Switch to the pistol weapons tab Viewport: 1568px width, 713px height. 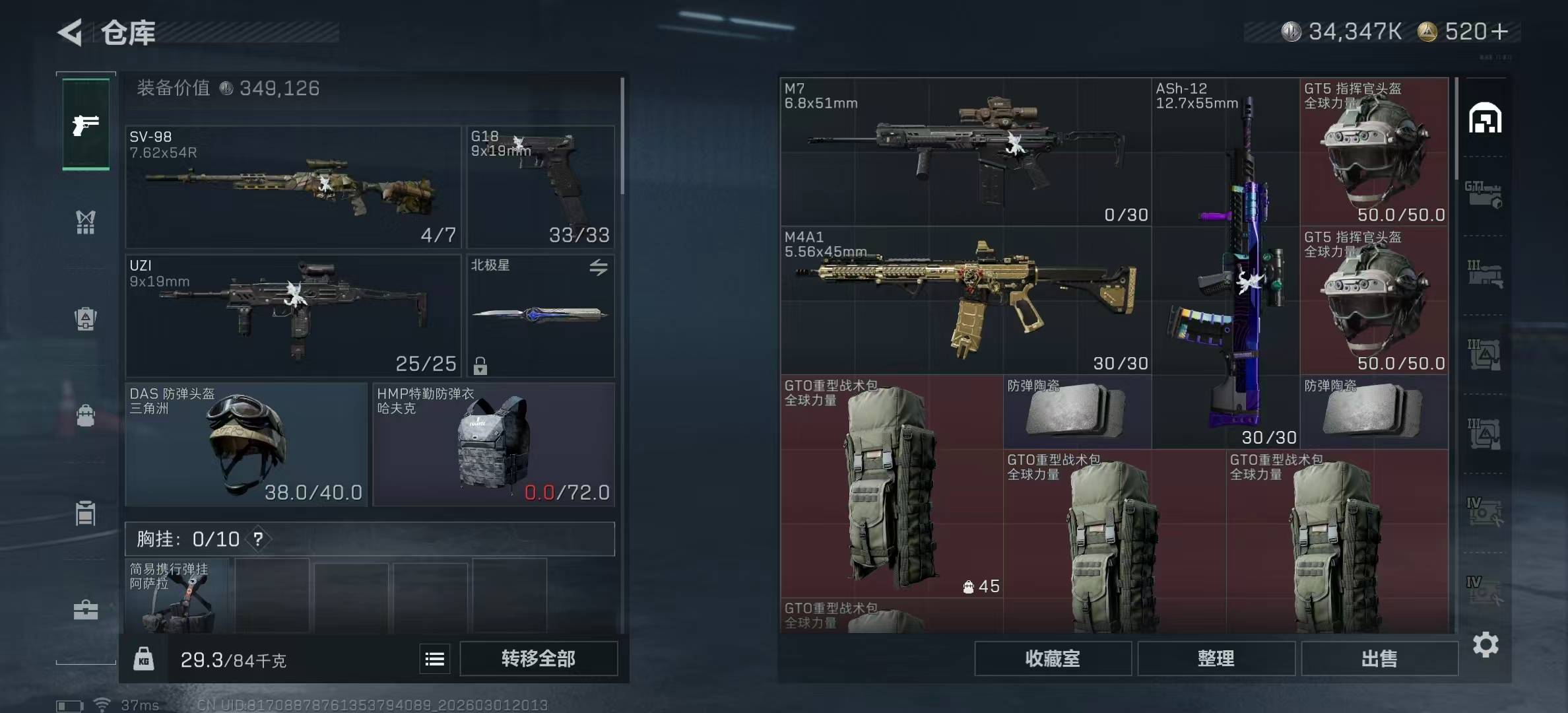[86, 125]
